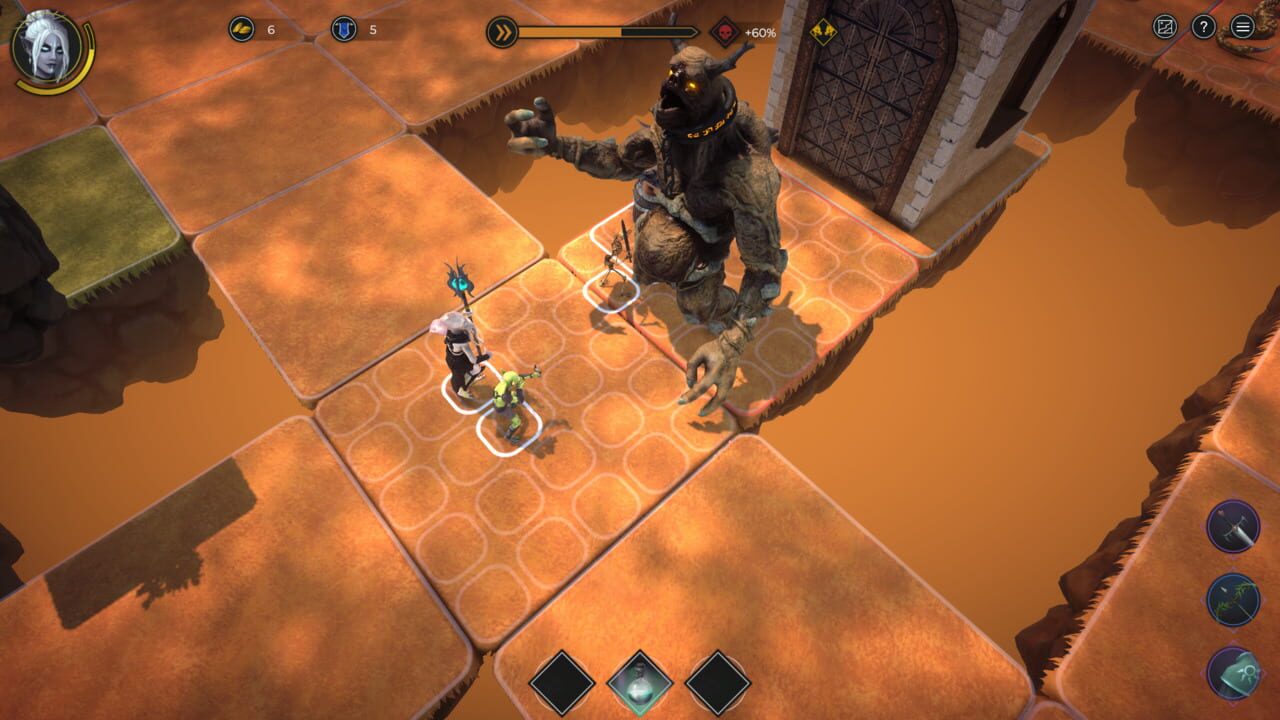Open the hamburger game menu

pyautogui.click(x=1242, y=26)
